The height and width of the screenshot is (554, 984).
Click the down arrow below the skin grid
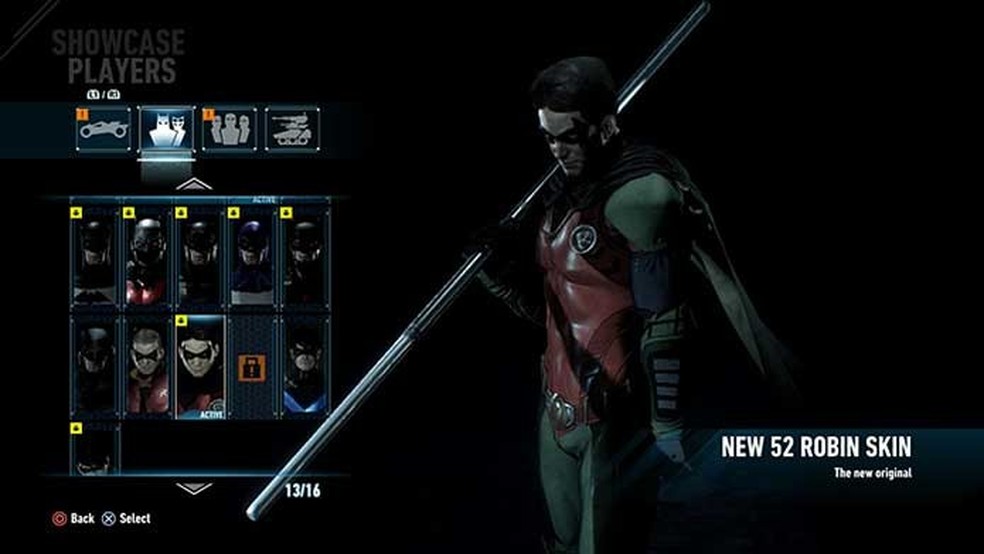[x=194, y=488]
